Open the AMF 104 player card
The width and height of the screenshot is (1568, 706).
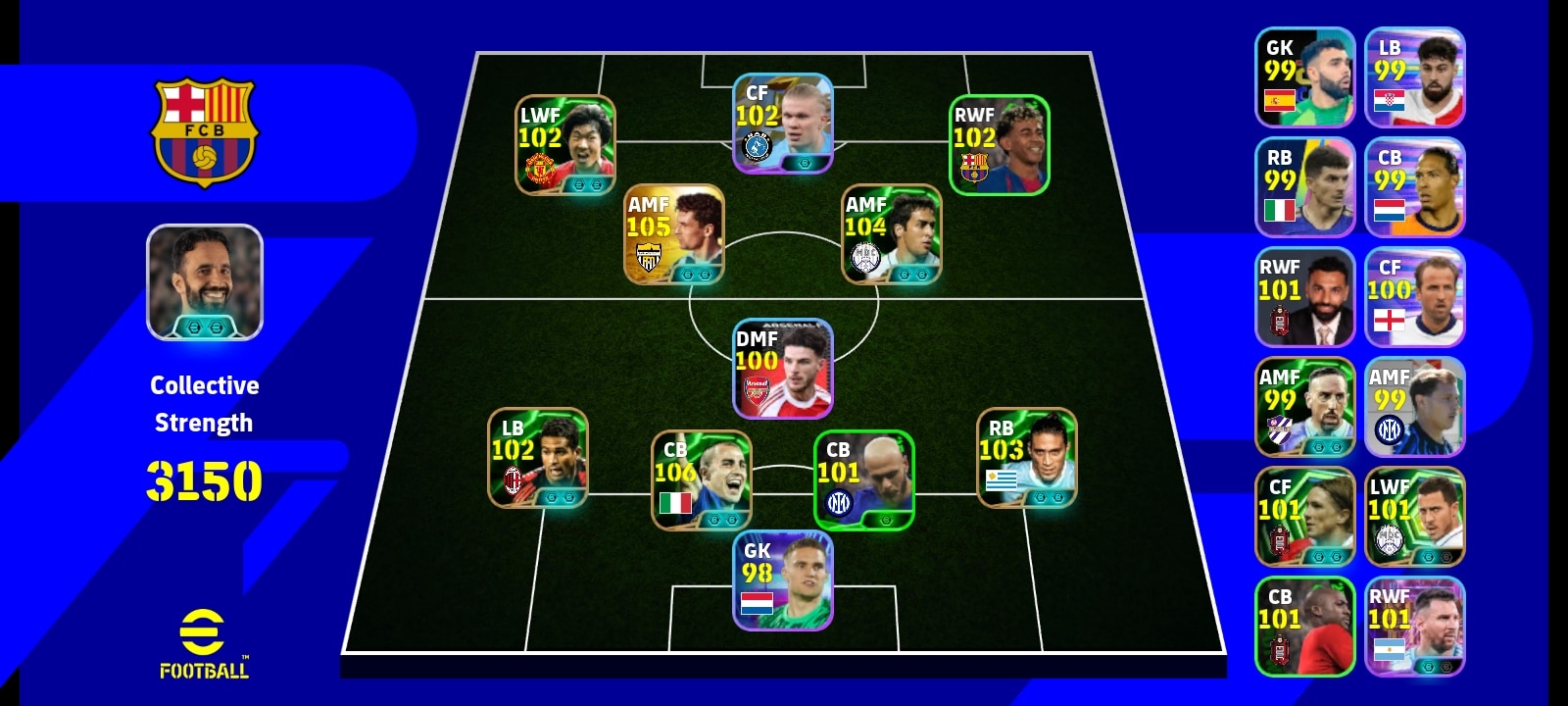[x=892, y=234]
